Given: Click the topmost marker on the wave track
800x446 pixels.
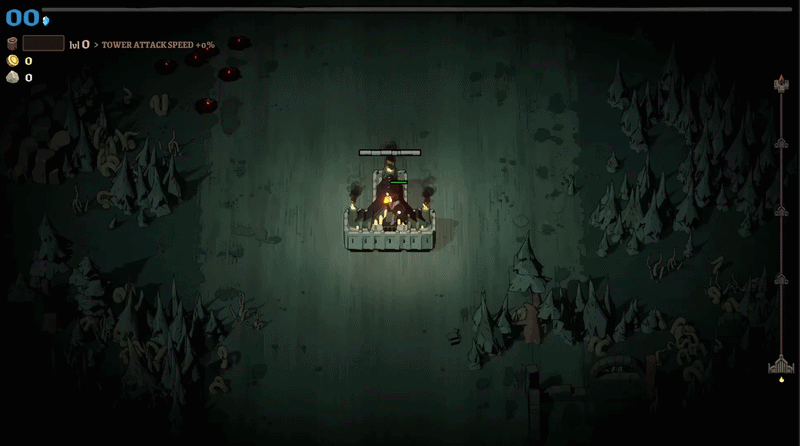Looking at the screenshot, I should [x=781, y=85].
